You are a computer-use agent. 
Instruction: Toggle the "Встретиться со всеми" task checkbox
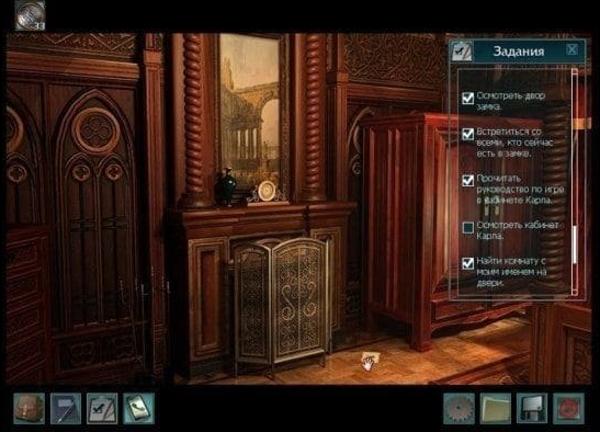[468, 133]
